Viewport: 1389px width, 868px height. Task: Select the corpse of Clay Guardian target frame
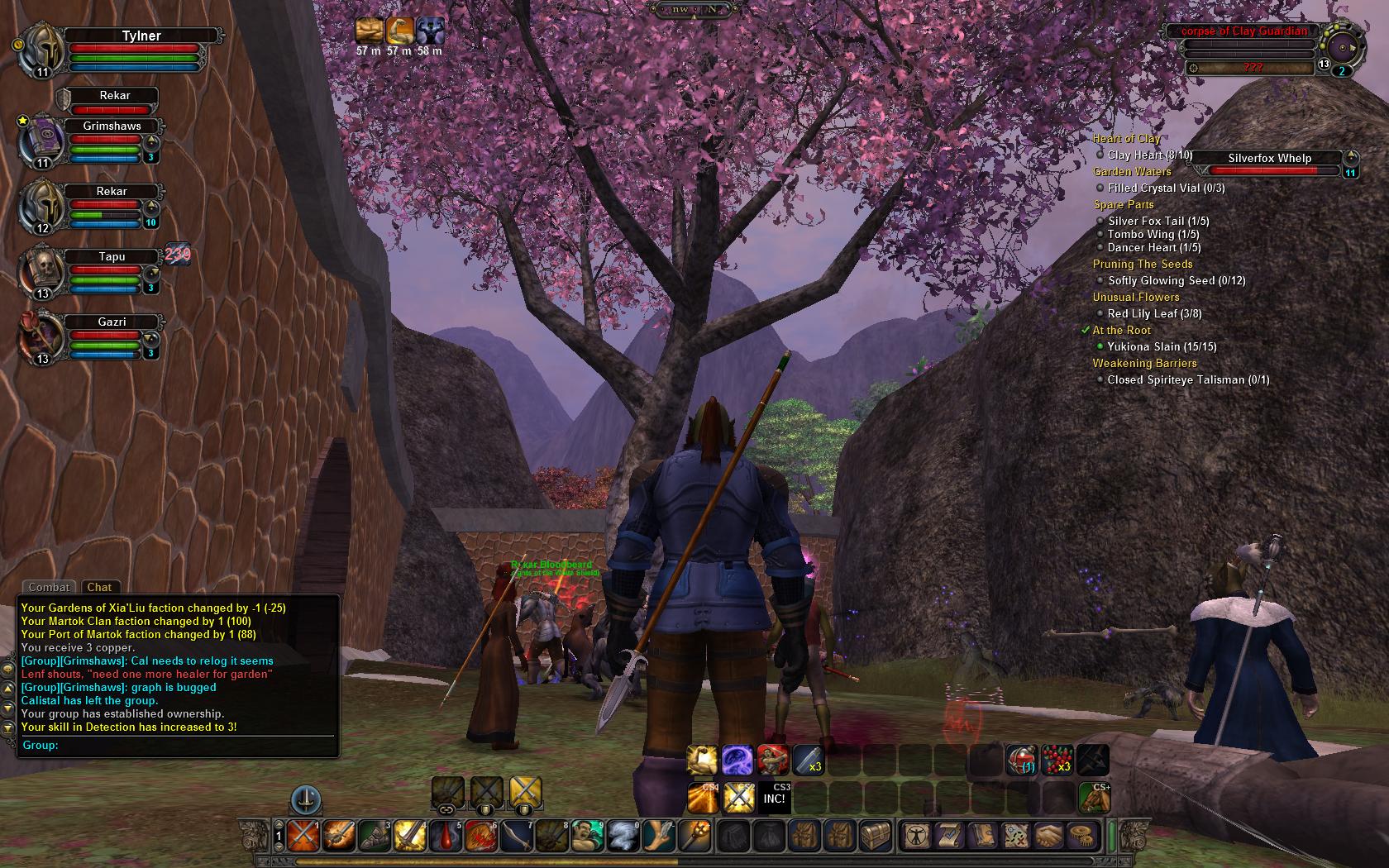[x=1244, y=31]
